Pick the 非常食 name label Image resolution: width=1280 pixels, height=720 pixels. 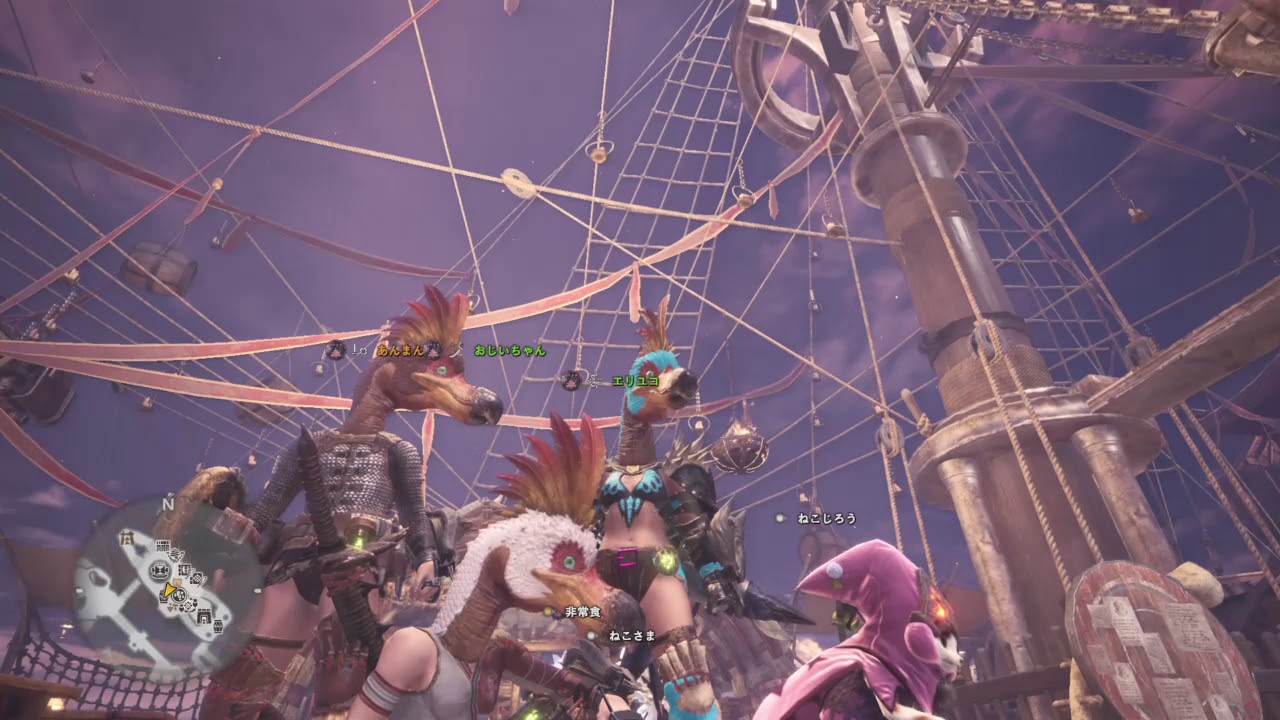coord(582,611)
